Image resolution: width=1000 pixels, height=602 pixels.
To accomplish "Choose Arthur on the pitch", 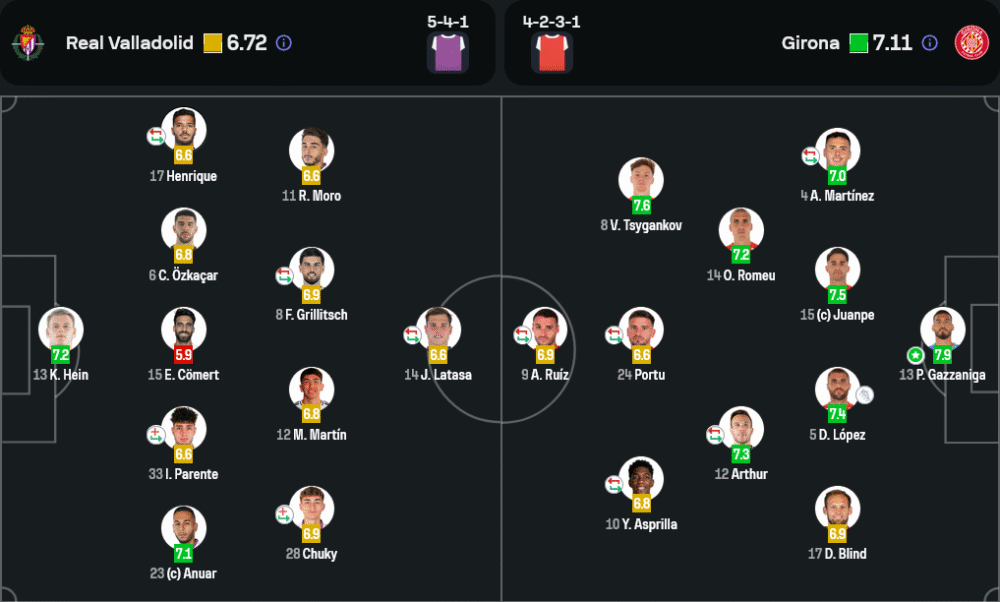I will click(x=741, y=429).
